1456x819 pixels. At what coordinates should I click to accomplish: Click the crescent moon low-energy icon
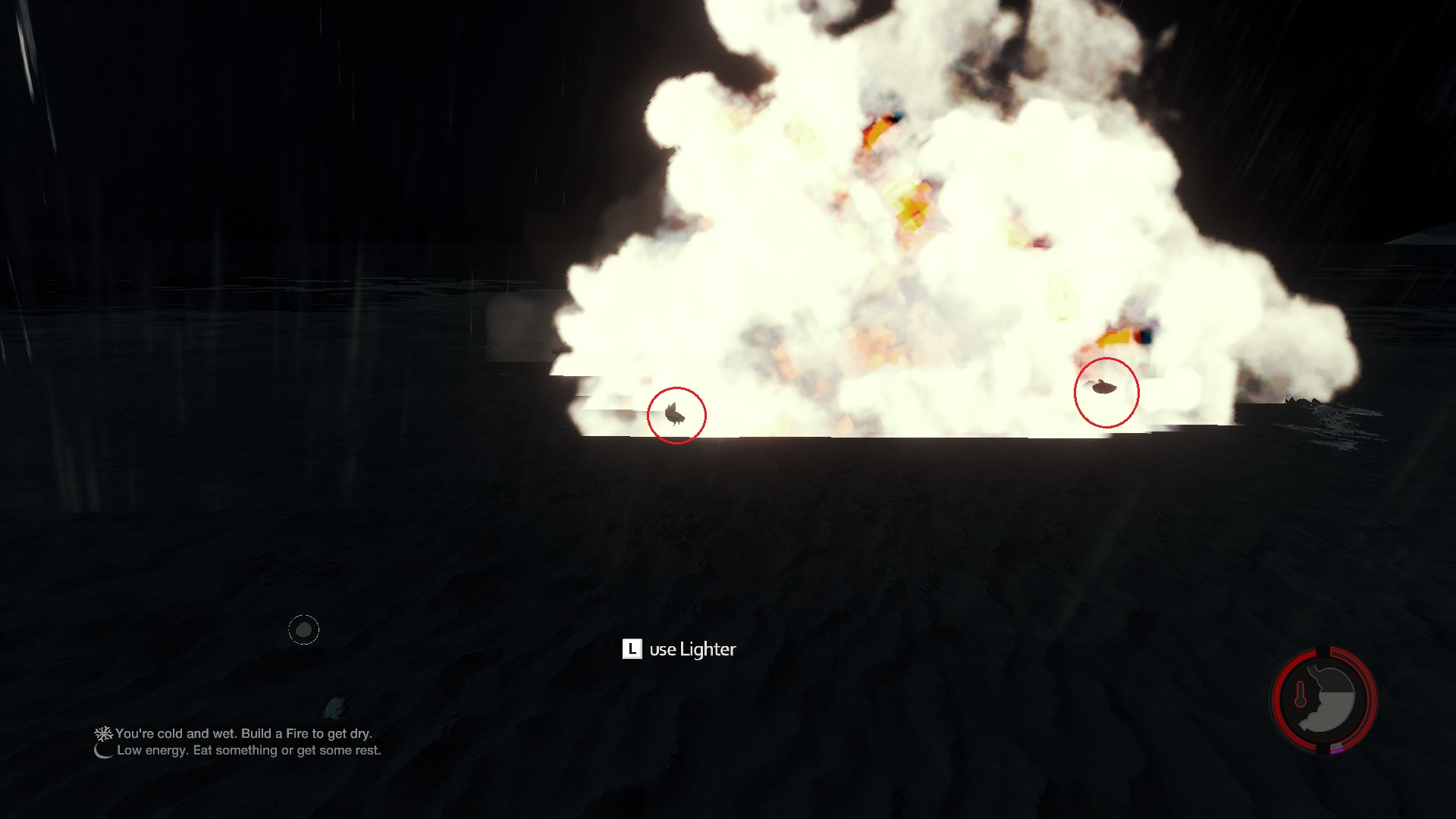(103, 750)
